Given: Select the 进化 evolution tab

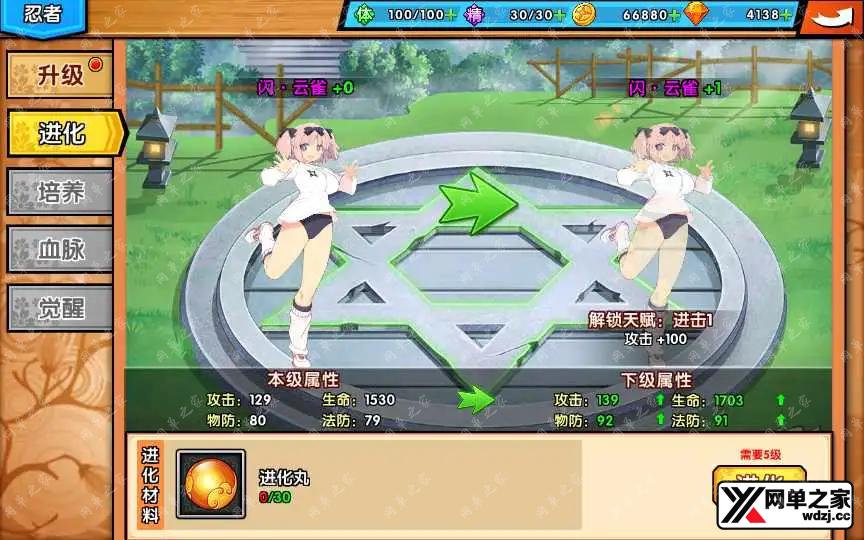Looking at the screenshot, I should [x=62, y=133].
